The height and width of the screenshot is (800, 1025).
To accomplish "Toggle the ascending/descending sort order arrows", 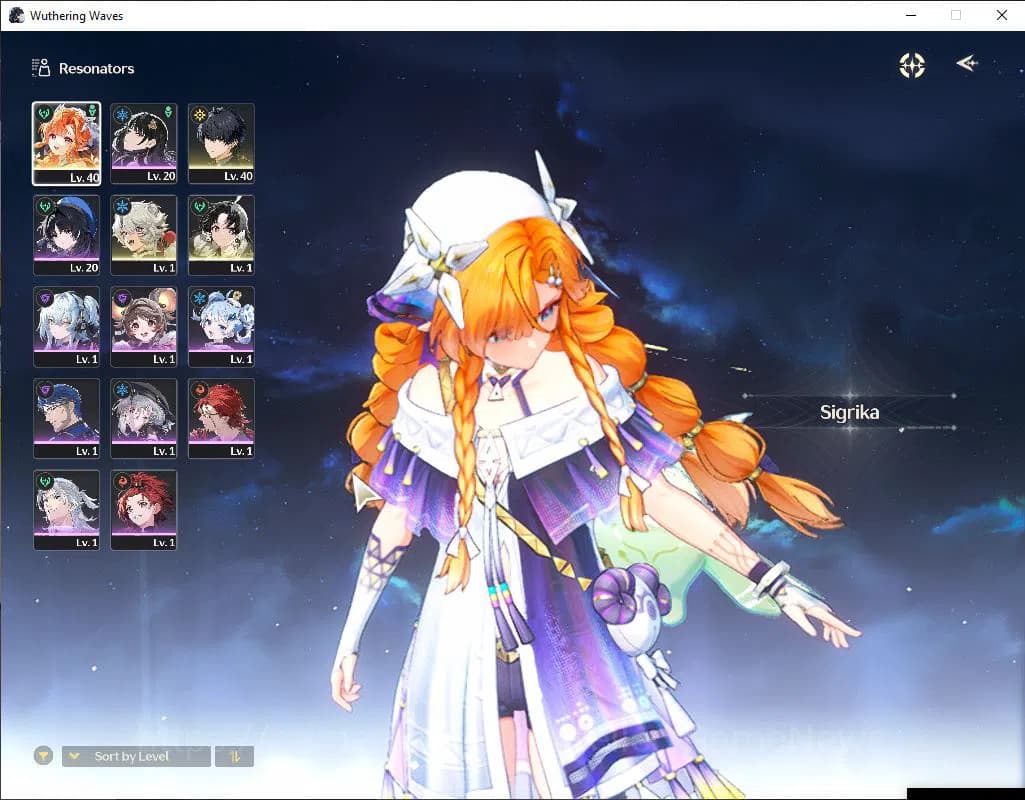I will [234, 756].
